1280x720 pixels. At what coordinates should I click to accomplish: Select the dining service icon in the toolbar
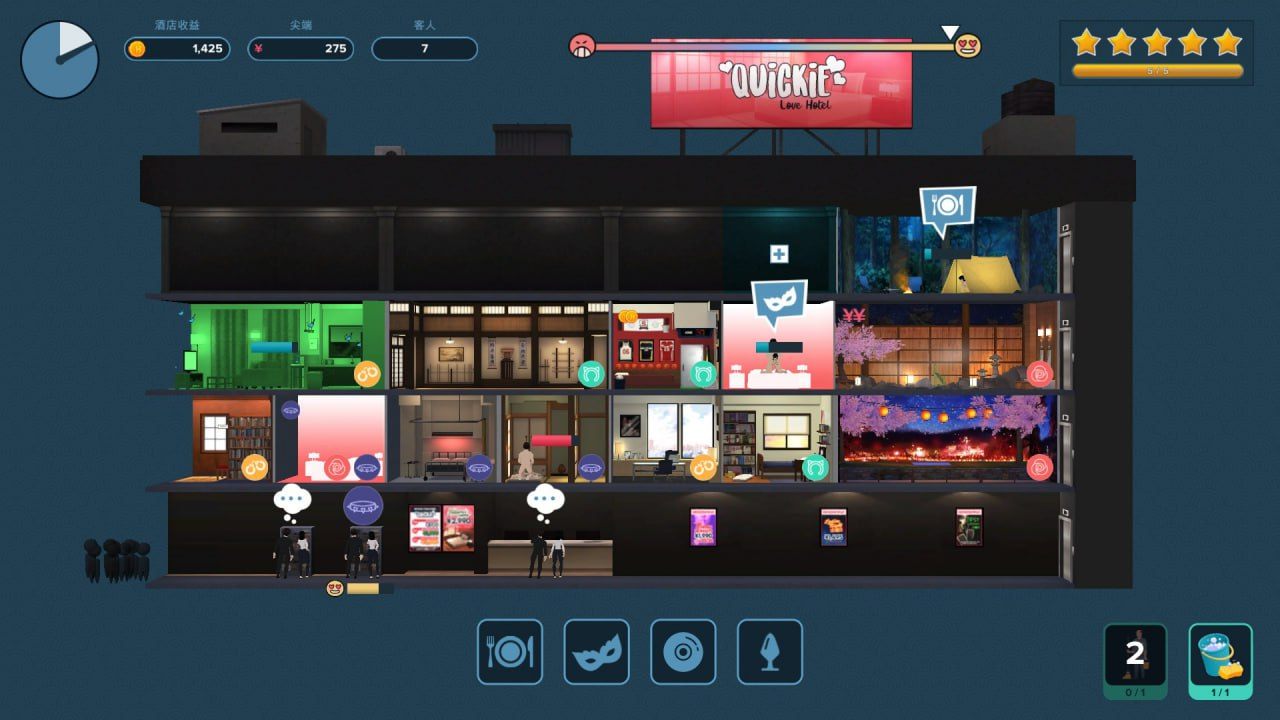click(x=510, y=654)
